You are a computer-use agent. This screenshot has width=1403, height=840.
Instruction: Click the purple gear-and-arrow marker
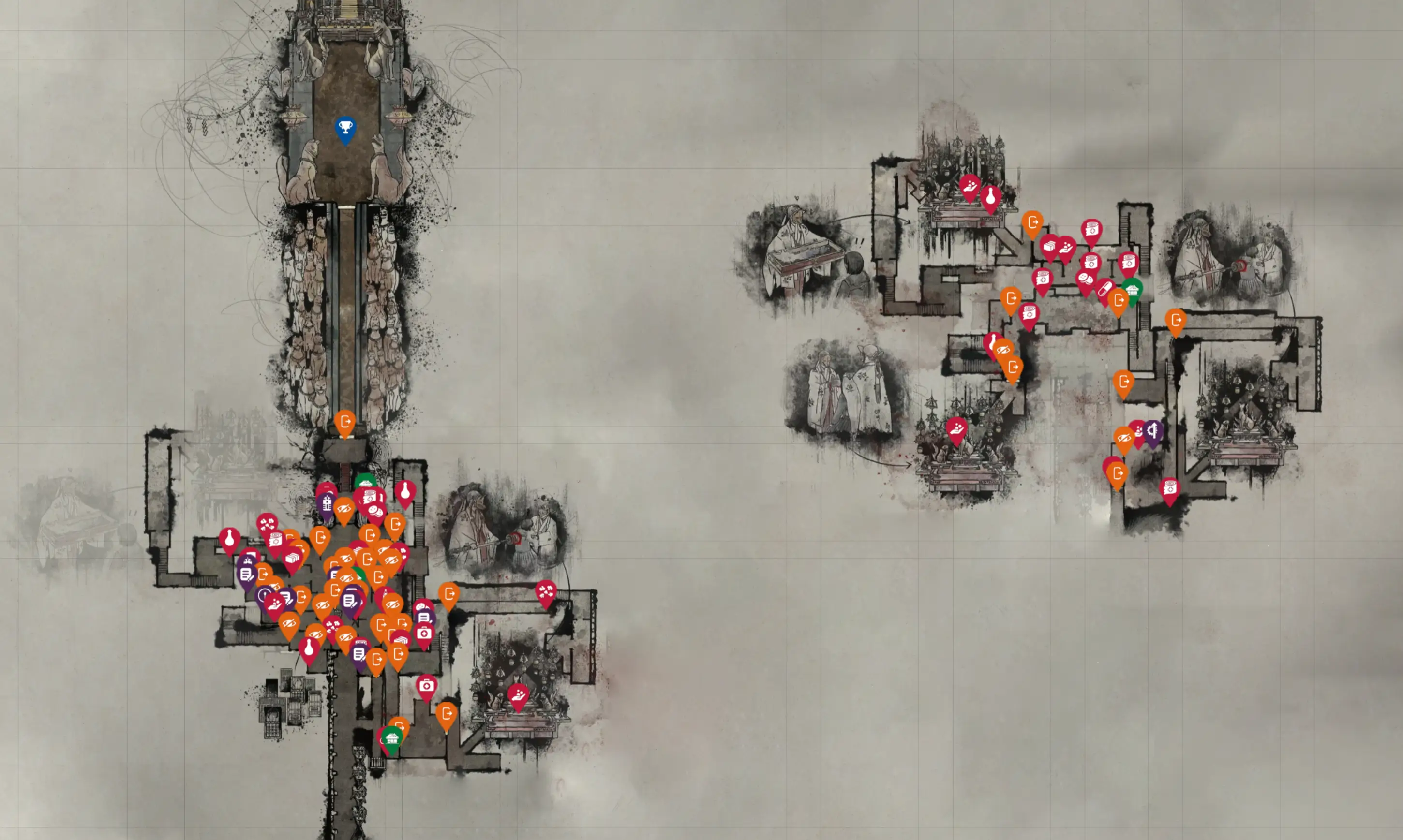1153,432
